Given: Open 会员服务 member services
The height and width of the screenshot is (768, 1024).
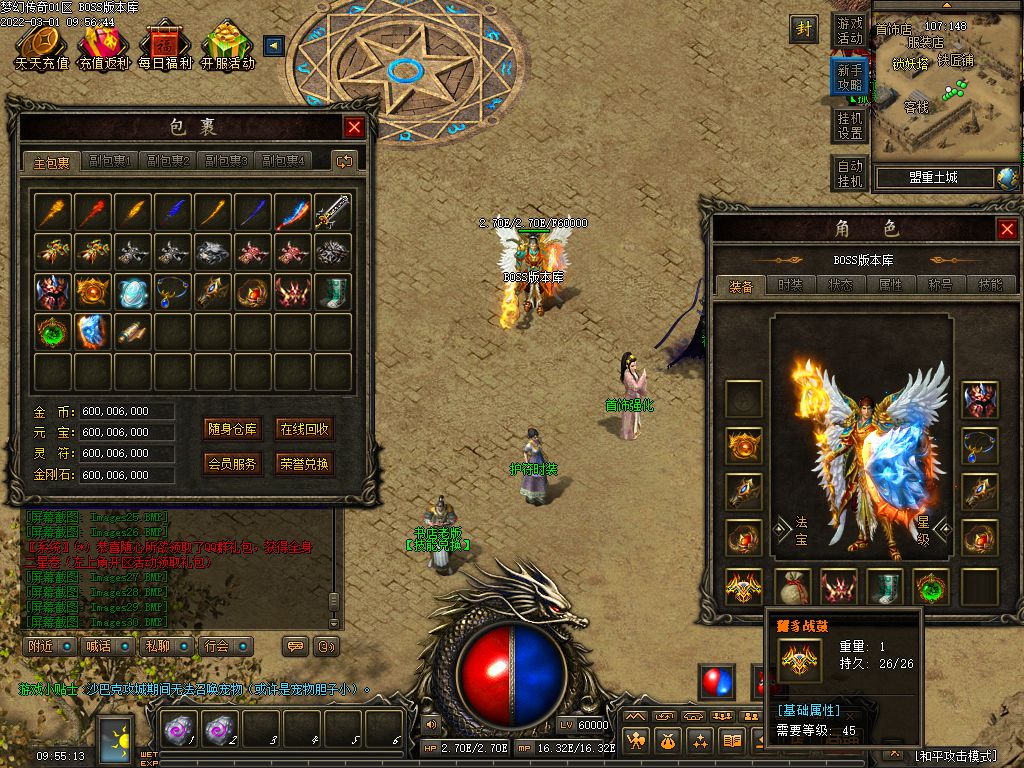Looking at the screenshot, I should 233,464.
